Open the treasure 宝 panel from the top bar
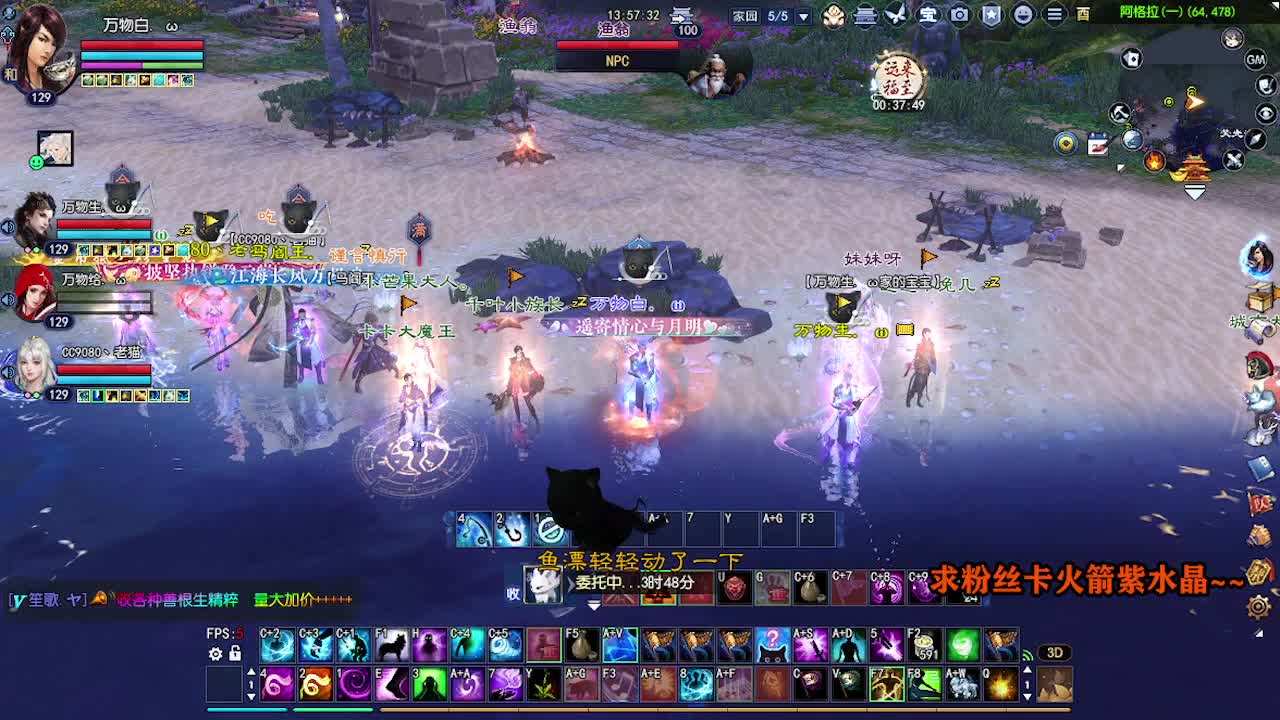1280x720 pixels. click(930, 16)
